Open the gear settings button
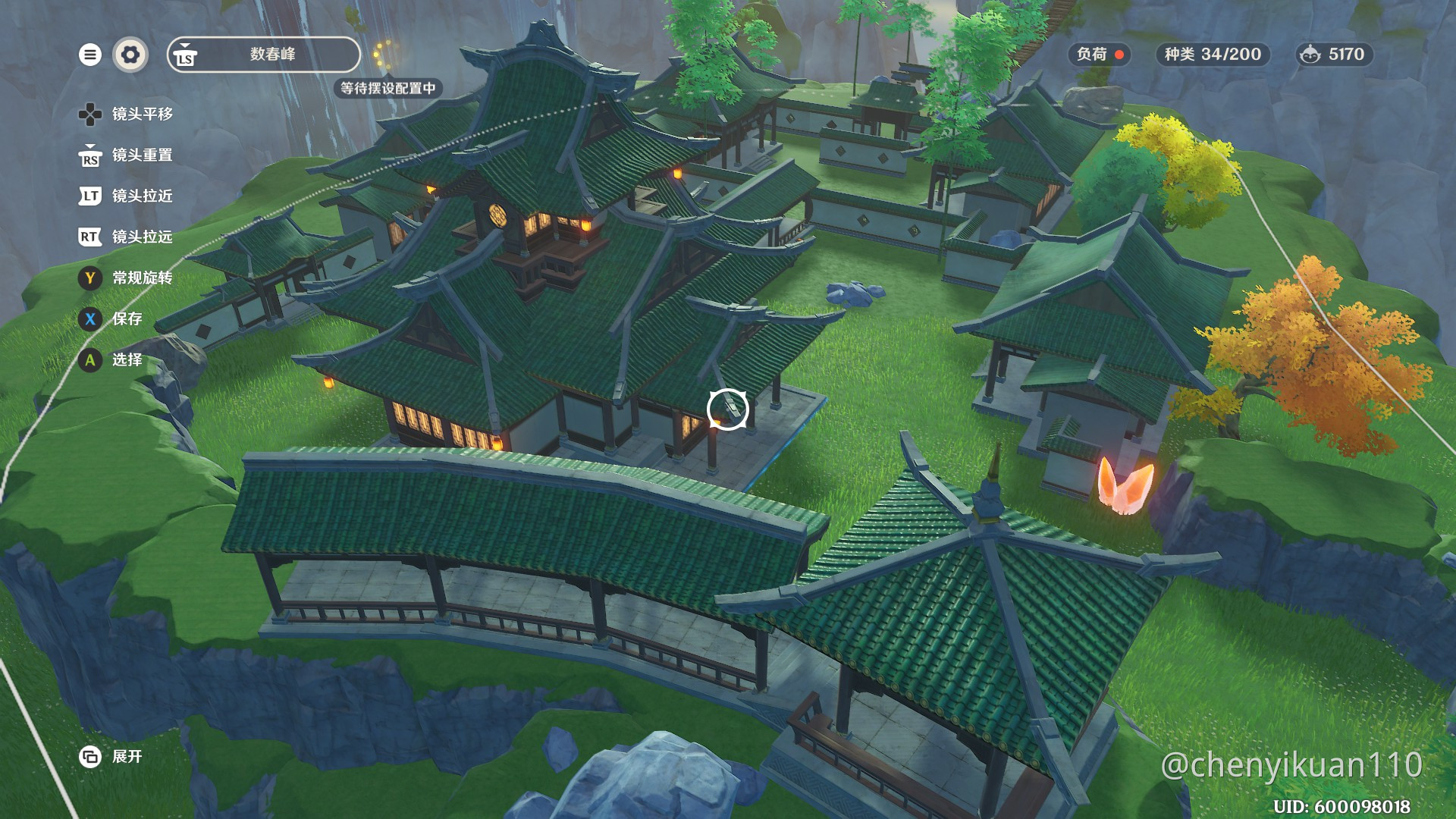The width and height of the screenshot is (1456, 819). tap(130, 55)
